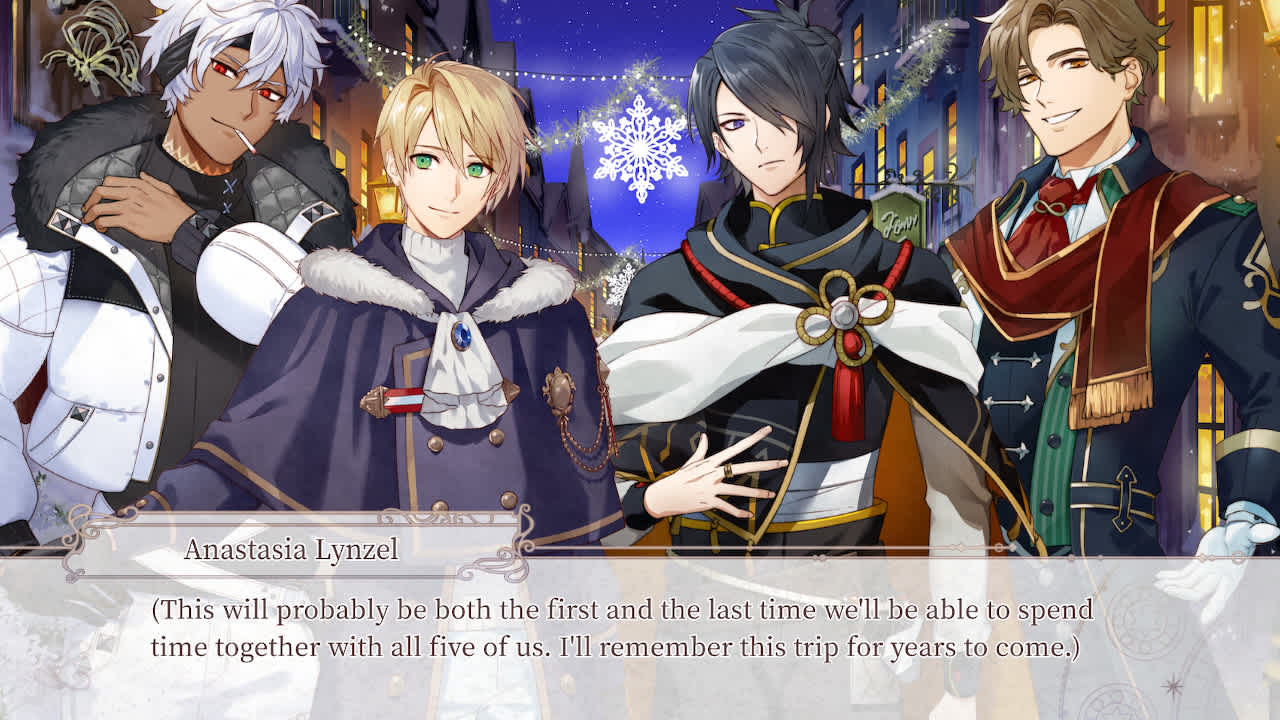
Task: Click the blue gem brooch on the cravat
Action: pyautogui.click(x=463, y=338)
